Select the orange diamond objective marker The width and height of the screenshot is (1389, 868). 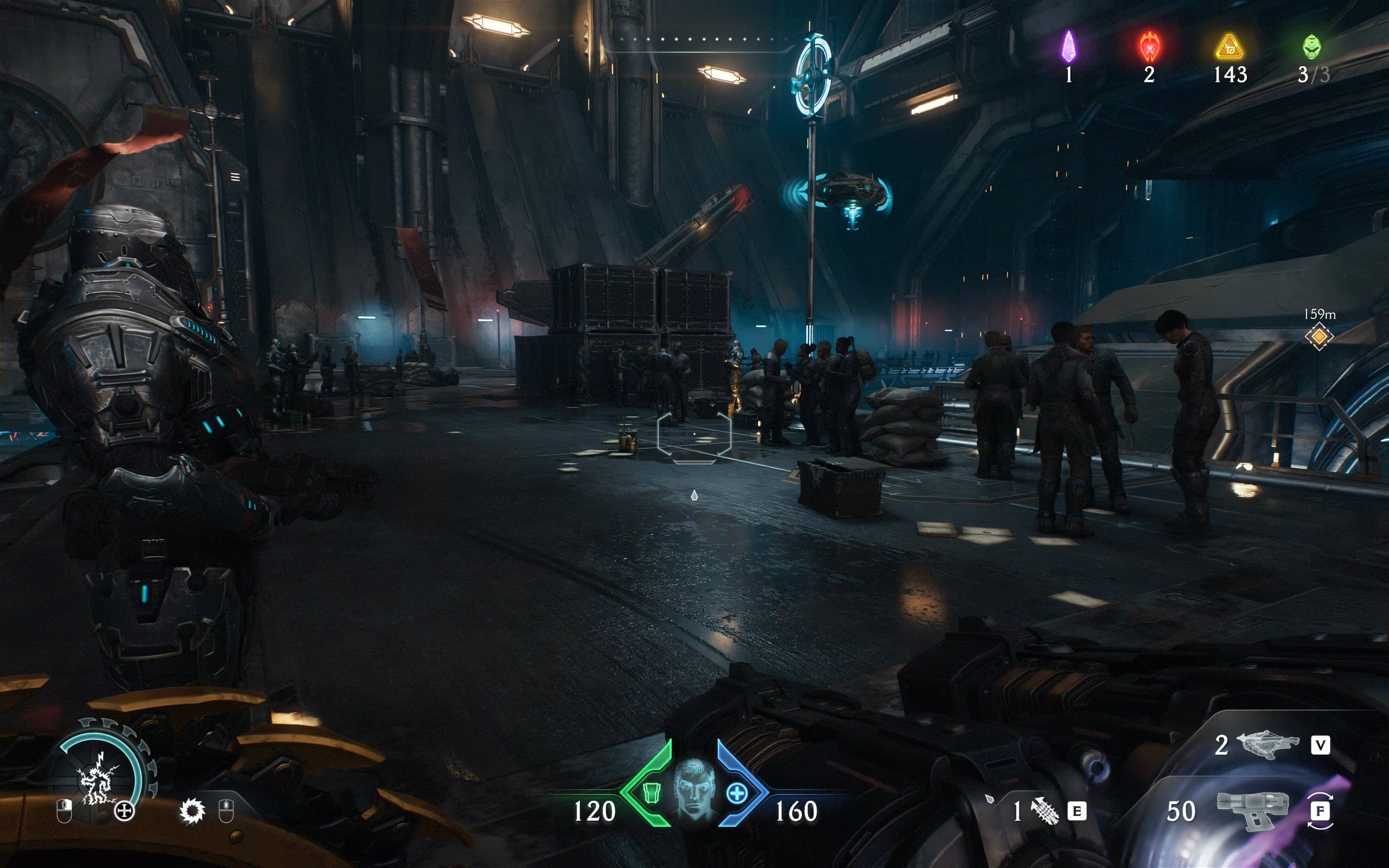[x=1319, y=336]
